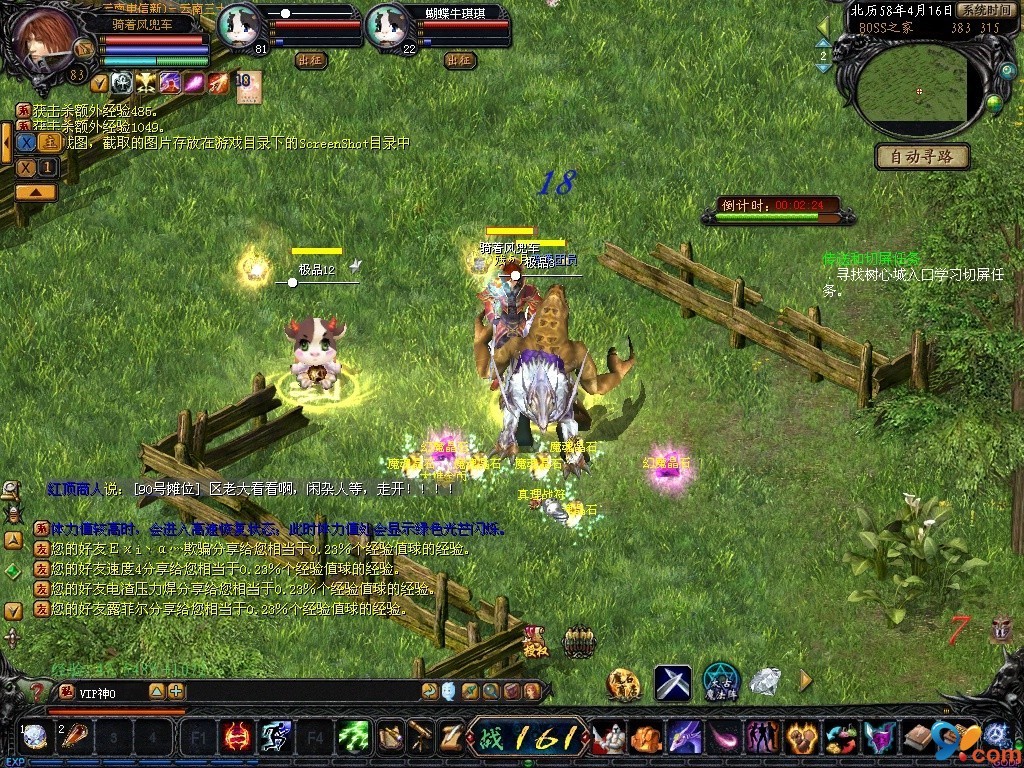Open the red question mark help button
The image size is (1024, 768).
pos(38,691)
